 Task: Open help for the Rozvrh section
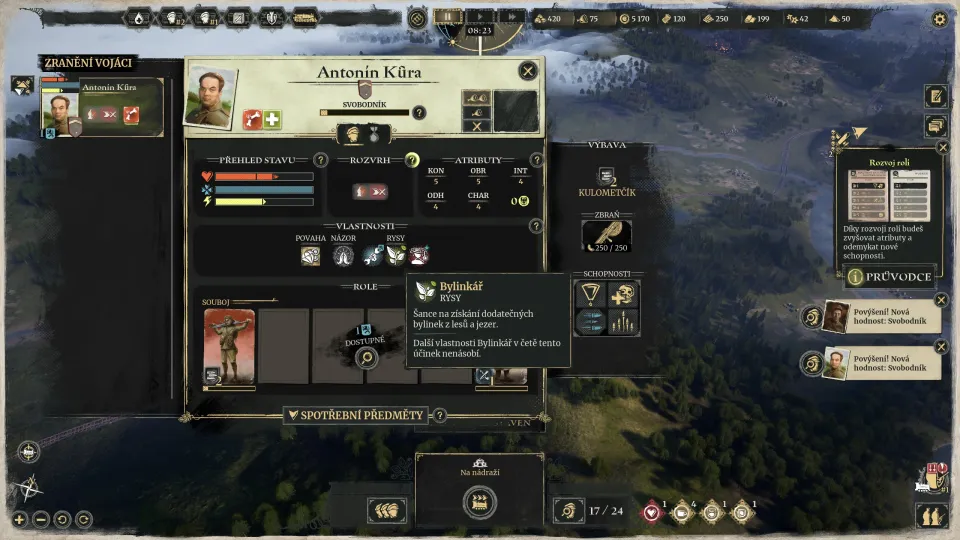411,160
